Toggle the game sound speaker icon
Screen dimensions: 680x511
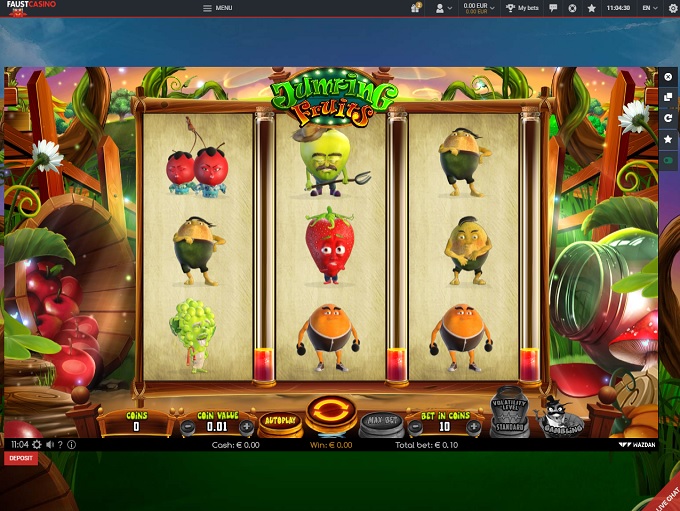(49, 444)
